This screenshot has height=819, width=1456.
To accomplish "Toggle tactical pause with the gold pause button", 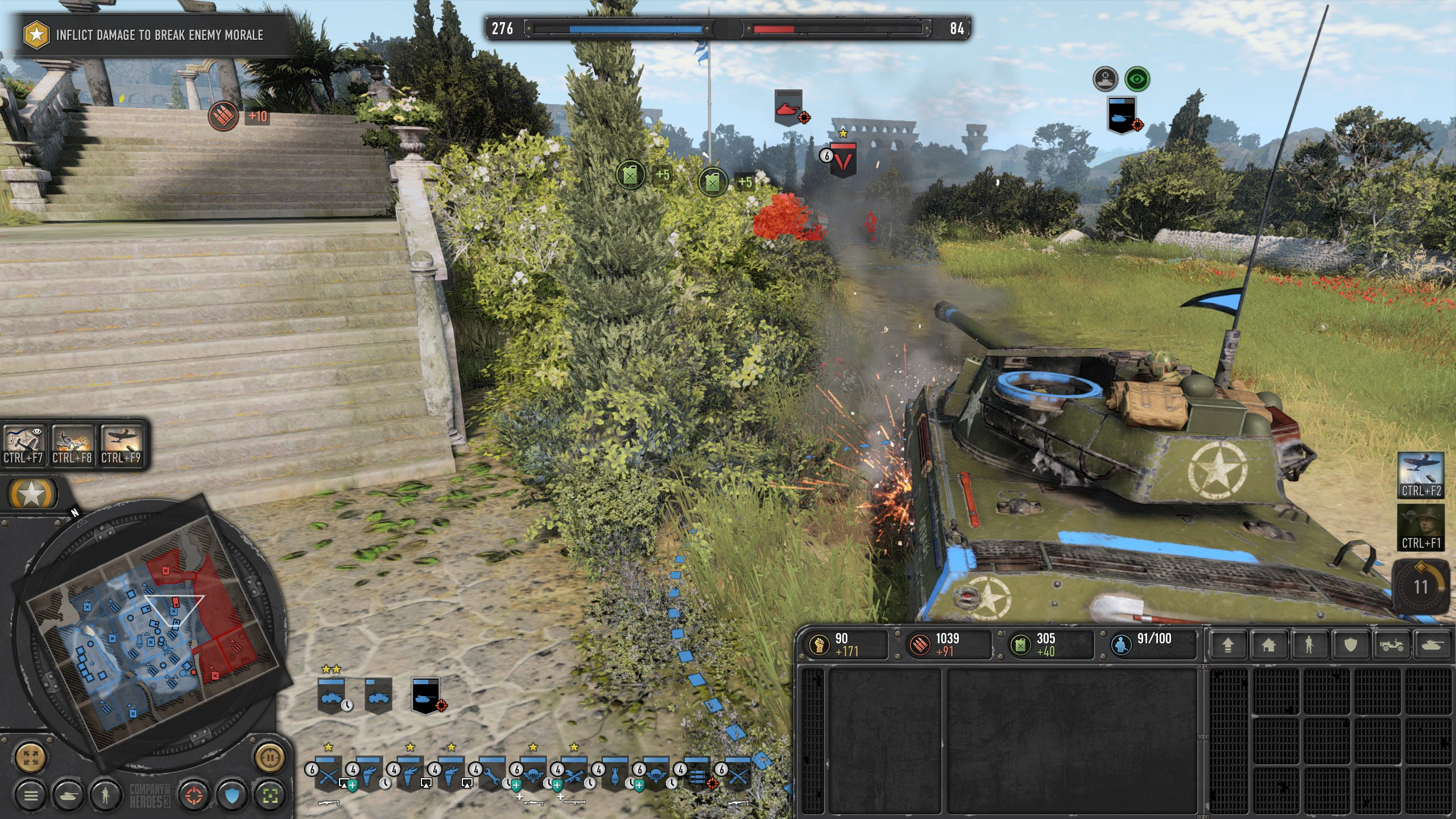I will point(270,758).
